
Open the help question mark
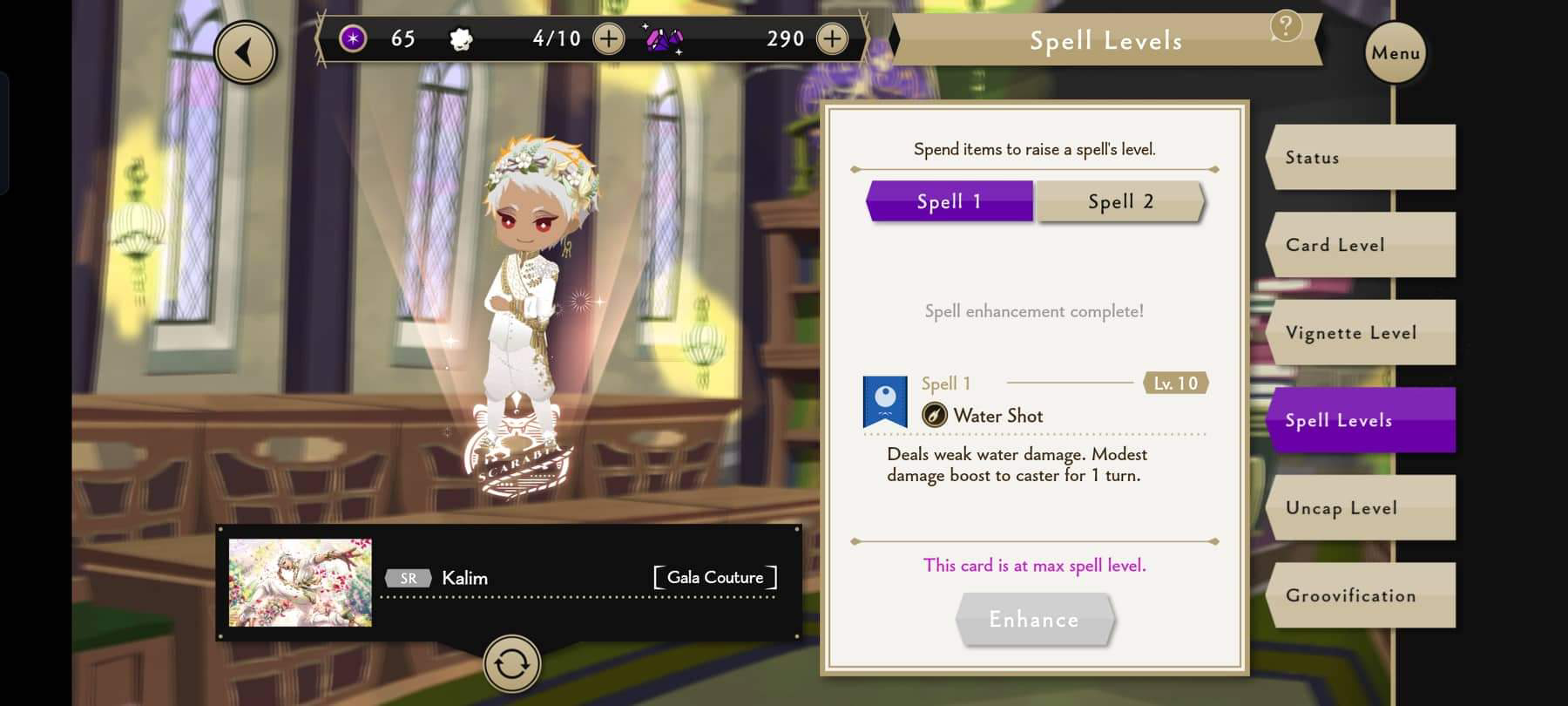click(x=1286, y=27)
